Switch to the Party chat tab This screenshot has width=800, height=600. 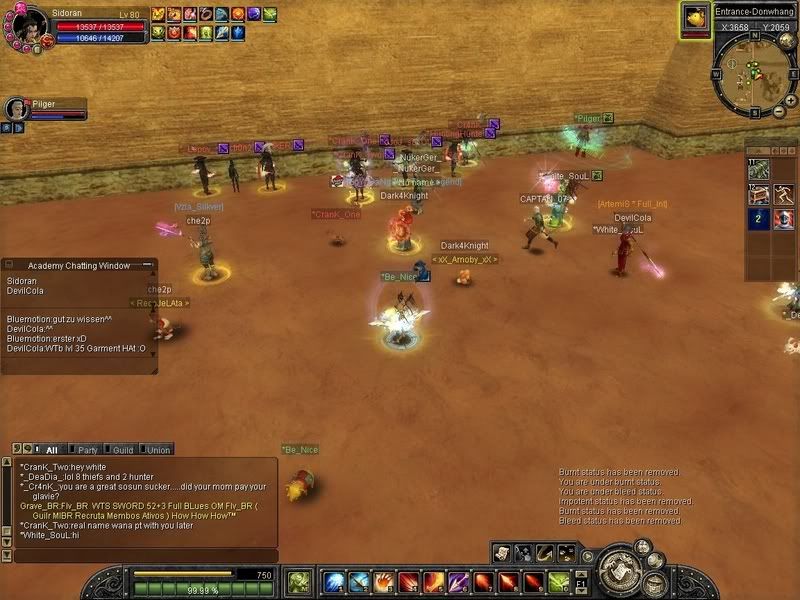tap(87, 450)
